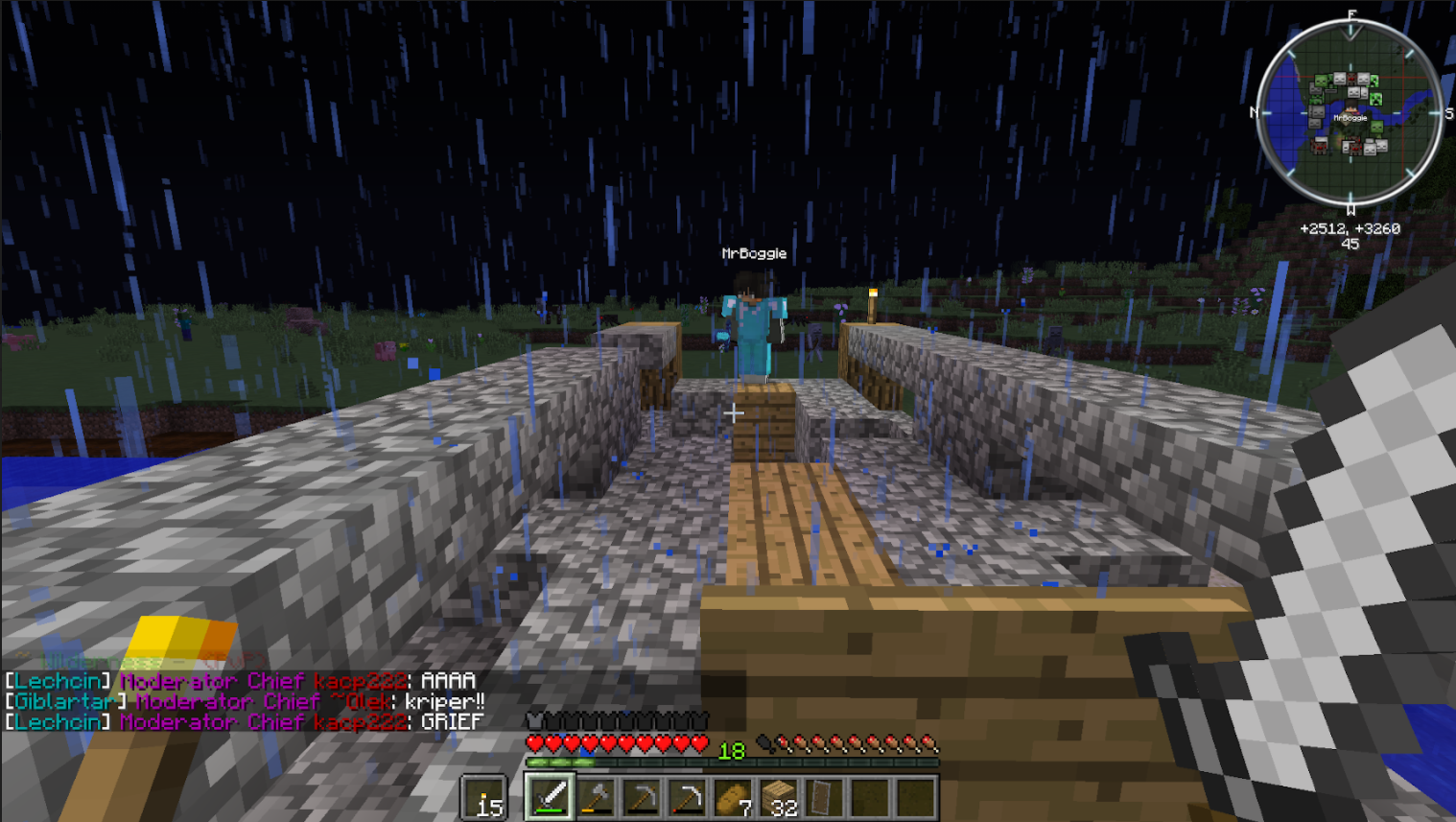The image size is (1456, 822).
Task: Select the iron sword hotbar slot
Action: point(549,797)
